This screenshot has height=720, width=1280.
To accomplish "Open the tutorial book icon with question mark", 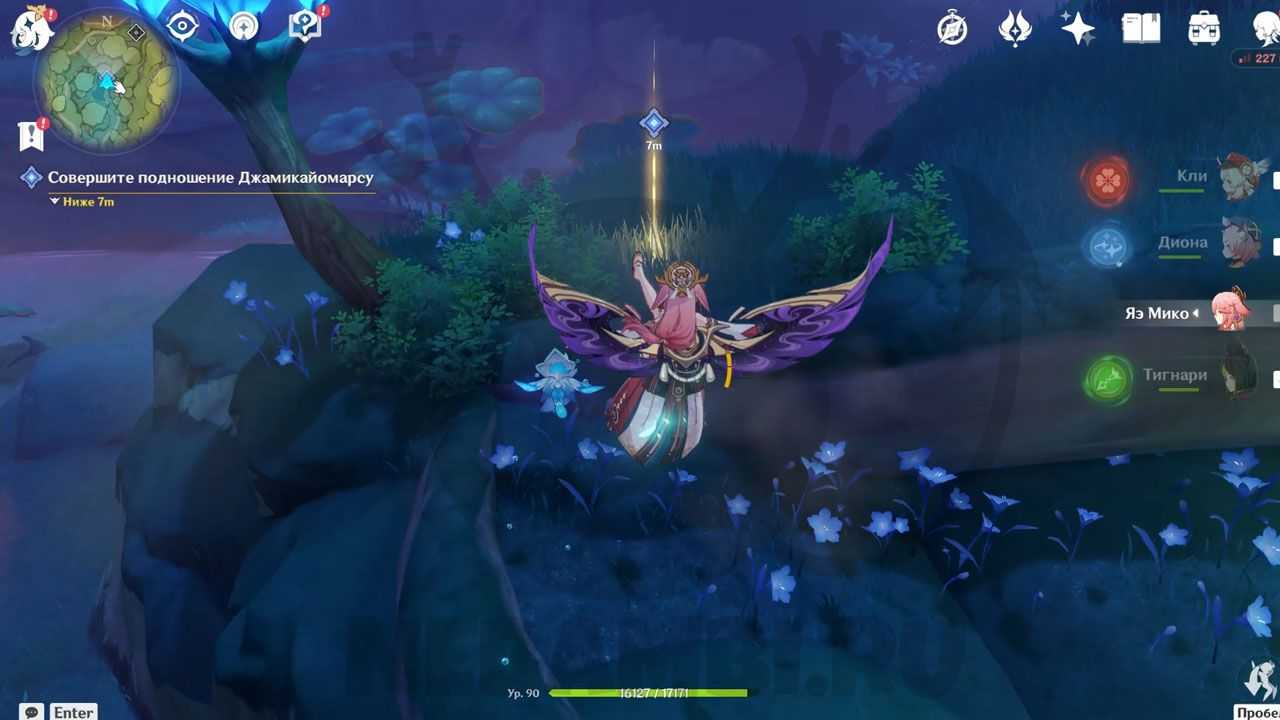I will pyautogui.click(x=304, y=26).
